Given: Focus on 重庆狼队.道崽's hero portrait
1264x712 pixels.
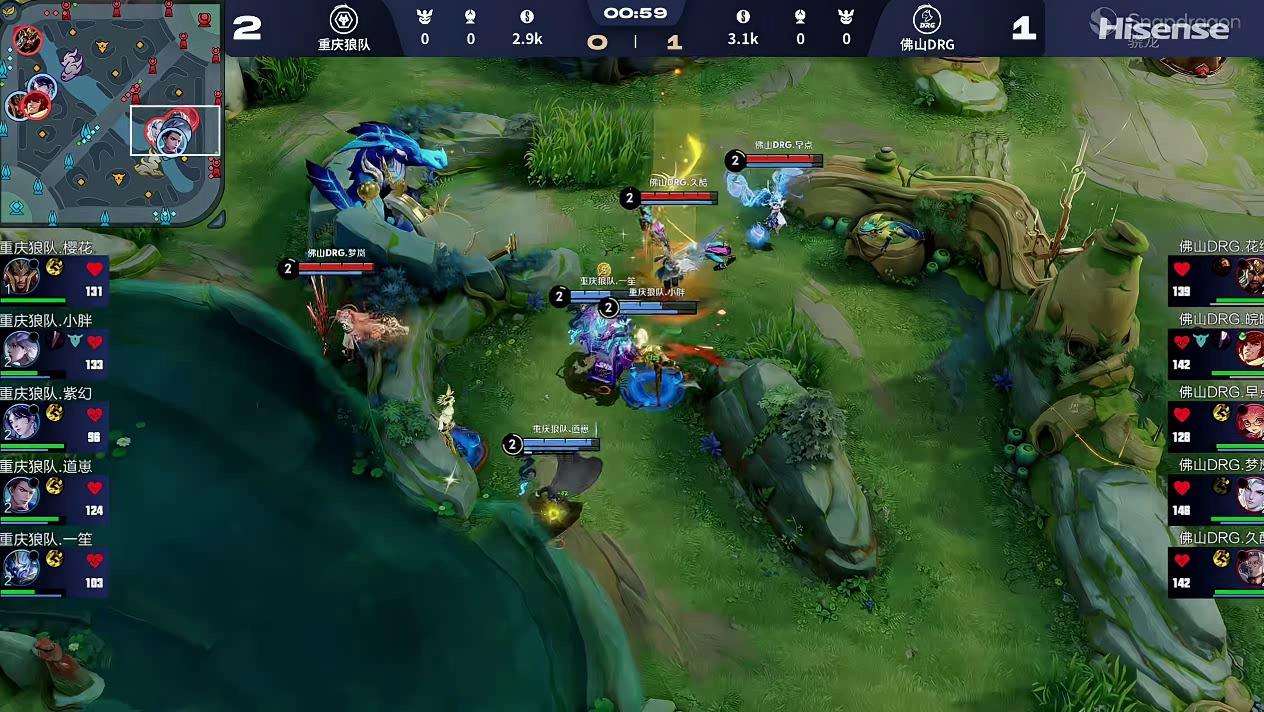Looking at the screenshot, I should tap(21, 494).
